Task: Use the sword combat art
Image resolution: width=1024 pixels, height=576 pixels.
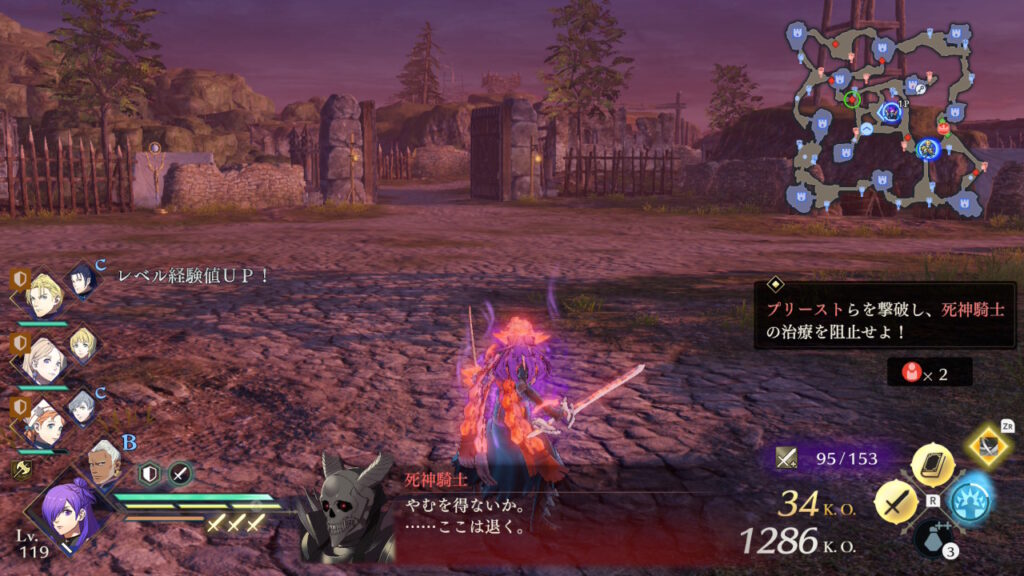Action: [x=896, y=501]
